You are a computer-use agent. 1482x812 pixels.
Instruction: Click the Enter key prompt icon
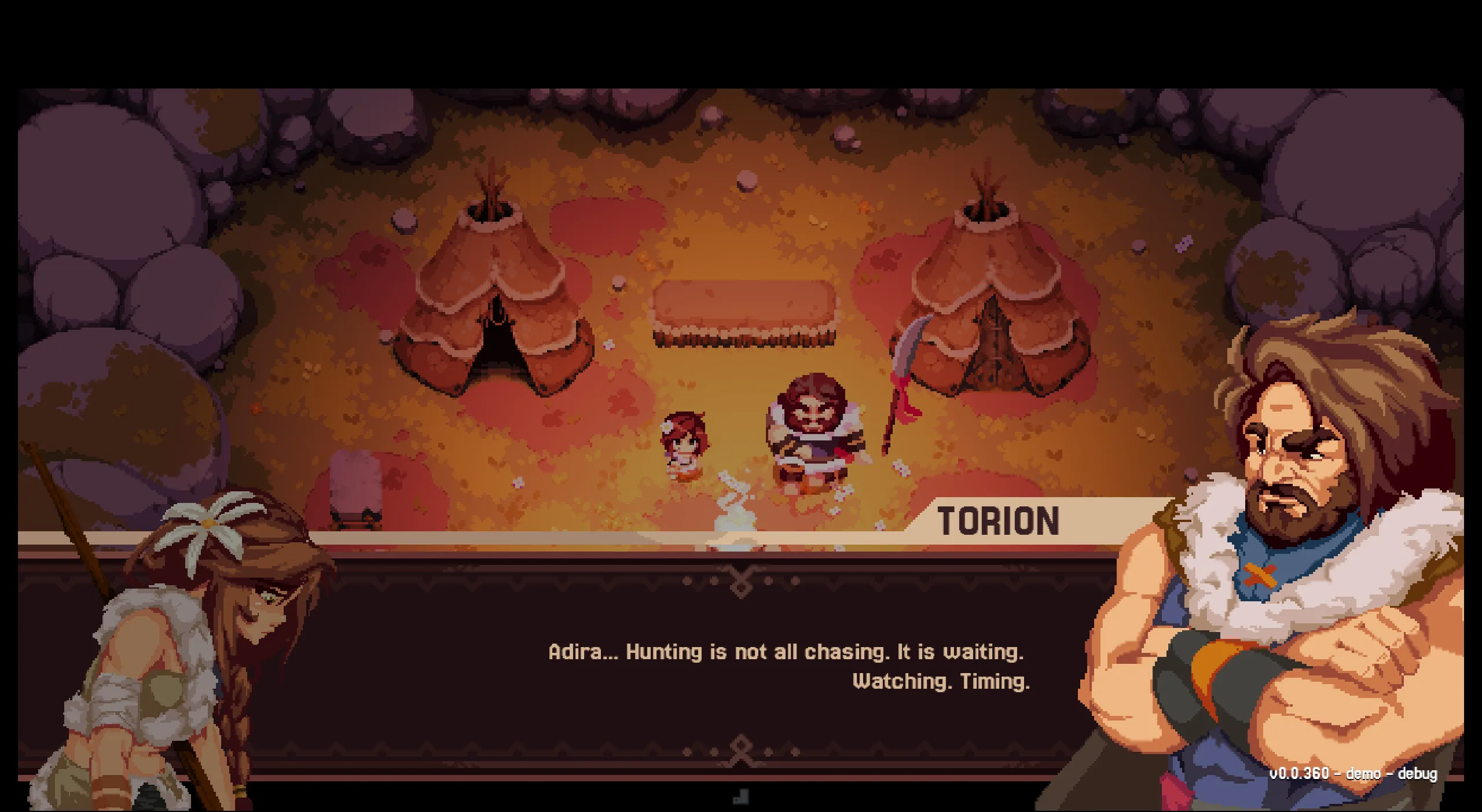tap(741, 797)
